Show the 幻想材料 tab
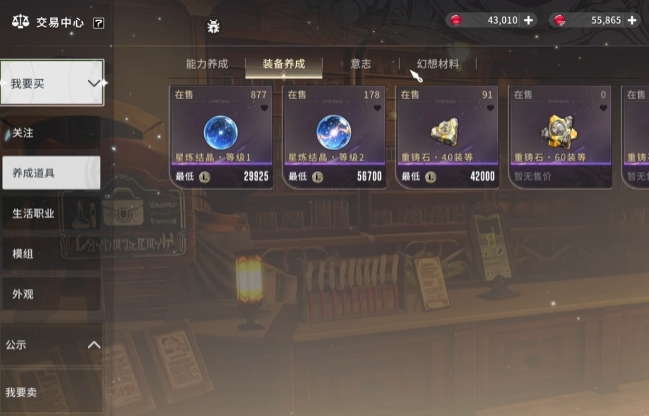Viewport: 649px width, 416px height. (x=438, y=64)
